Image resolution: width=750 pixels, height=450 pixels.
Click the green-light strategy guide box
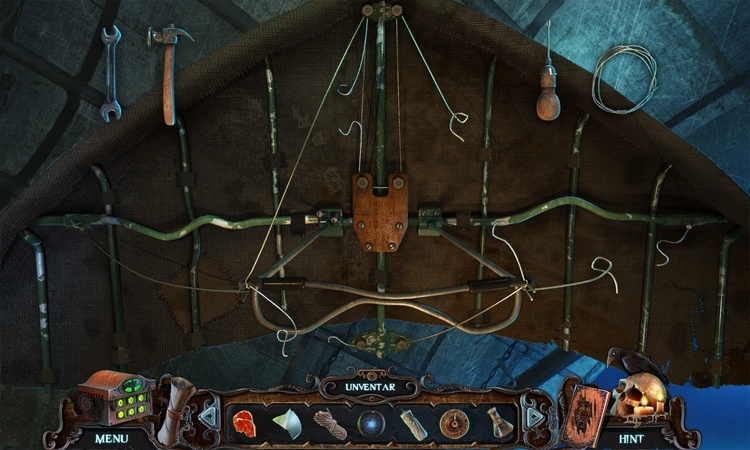tap(113, 398)
